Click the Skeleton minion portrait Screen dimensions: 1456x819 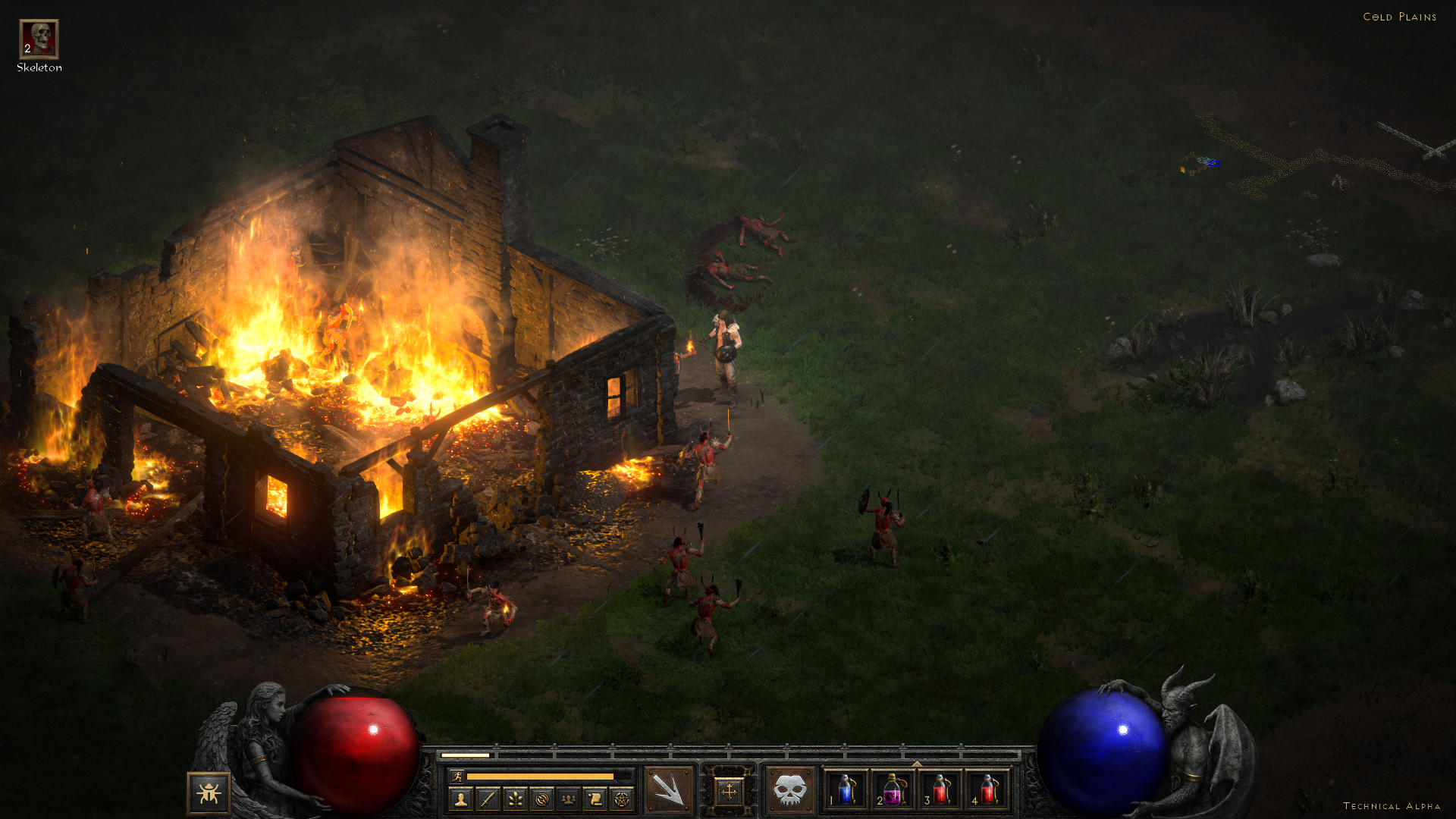coord(39,39)
